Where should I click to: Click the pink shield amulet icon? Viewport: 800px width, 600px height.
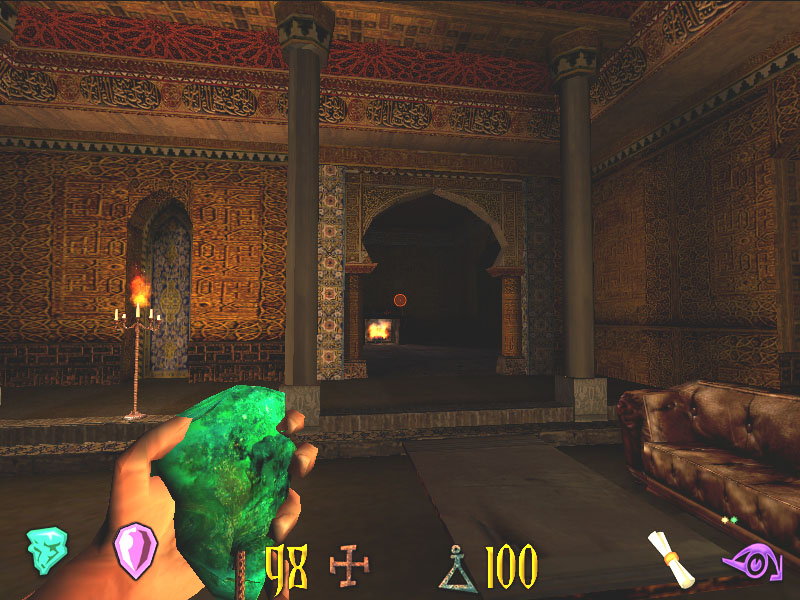click(135, 549)
